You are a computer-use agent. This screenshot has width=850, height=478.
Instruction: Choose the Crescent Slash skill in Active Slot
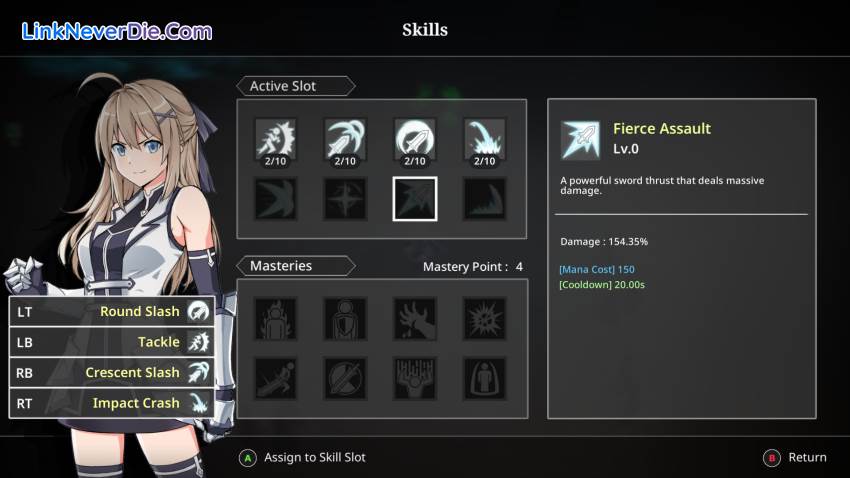345,139
